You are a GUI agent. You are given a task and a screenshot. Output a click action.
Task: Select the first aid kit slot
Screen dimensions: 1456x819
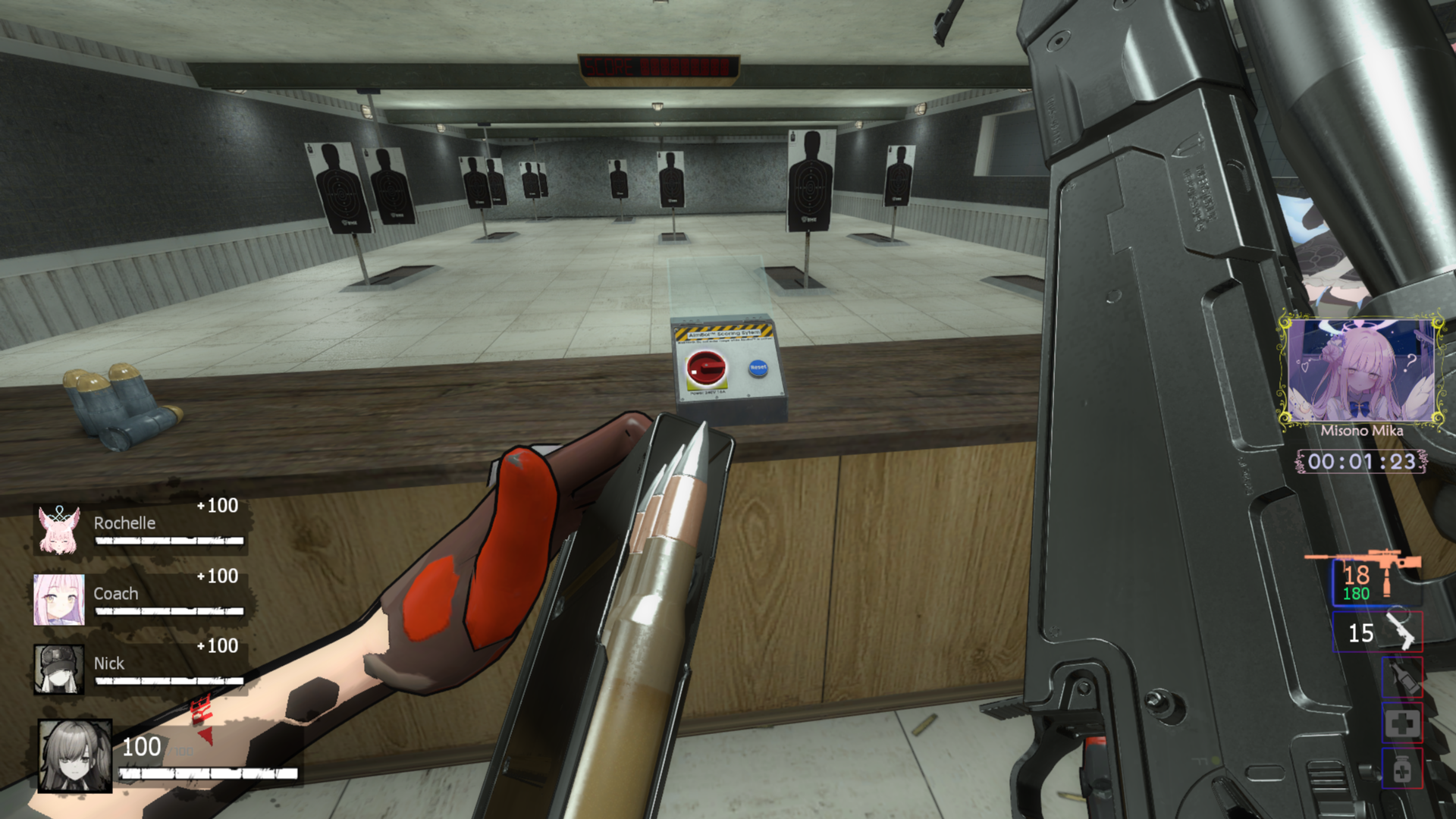click(1401, 723)
